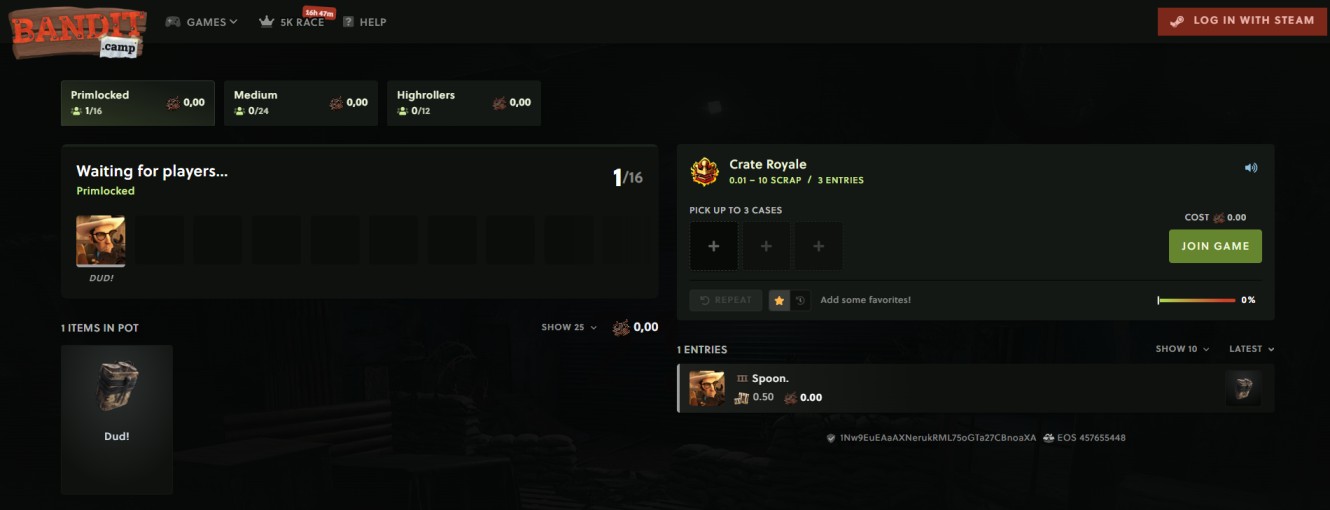Select the Spoon. entry row
This screenshot has width=1330, height=510.
coord(975,388)
